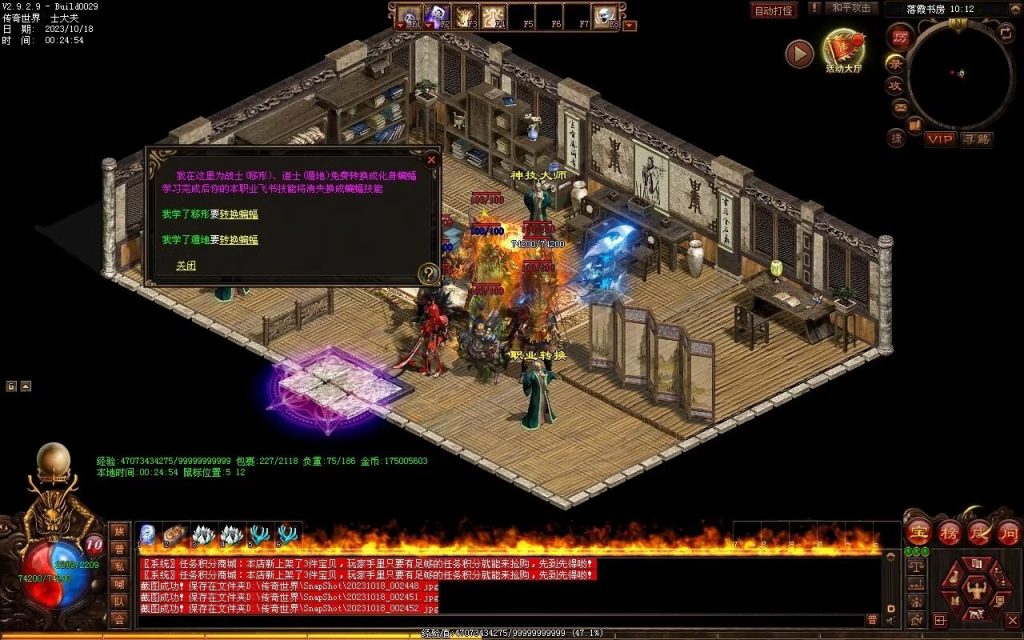Screen dimensions: 1024x640
Task: Switch the 和平攻击 attack mode
Action: tap(851, 8)
